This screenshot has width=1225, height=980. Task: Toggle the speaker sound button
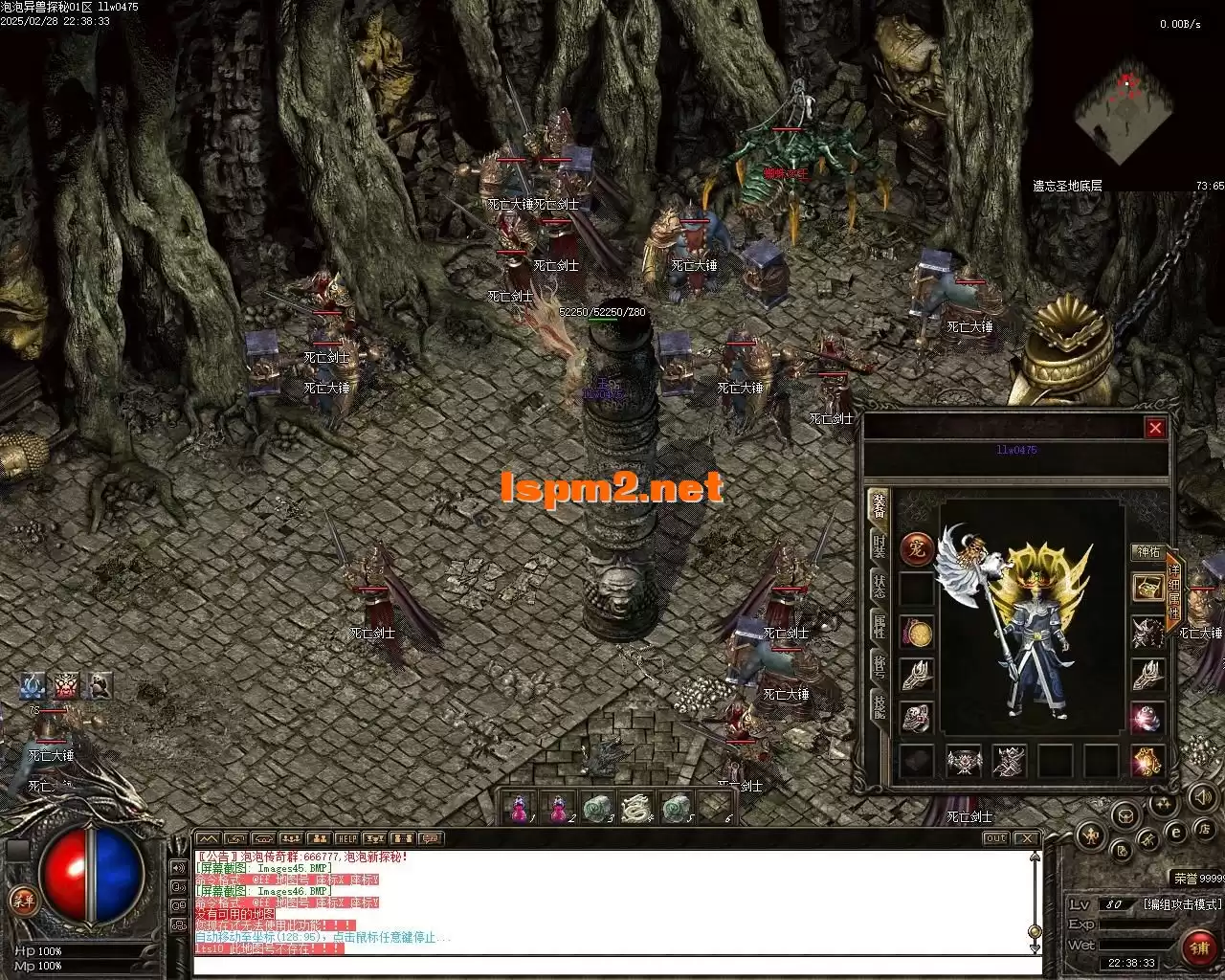coord(1201,796)
